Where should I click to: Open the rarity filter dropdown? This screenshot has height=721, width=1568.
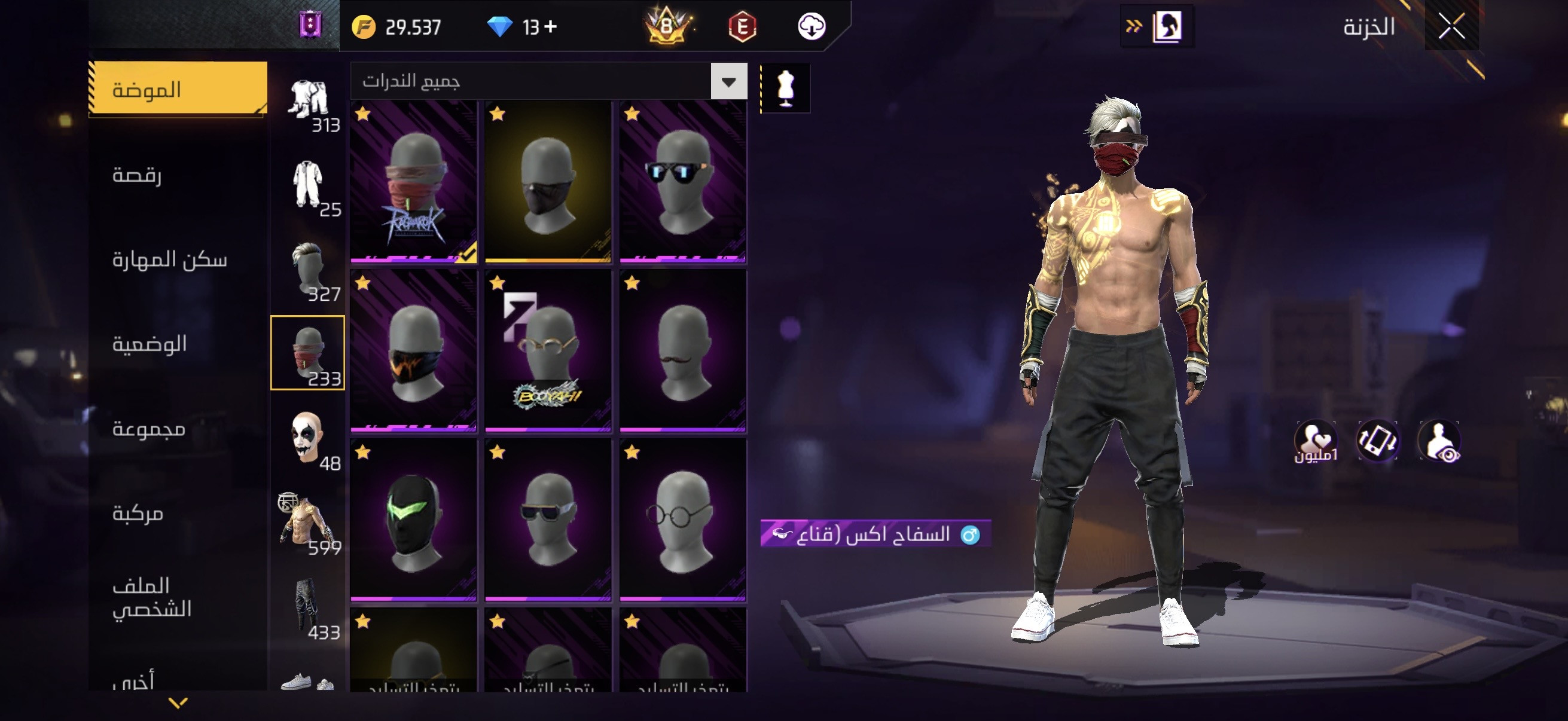point(728,81)
